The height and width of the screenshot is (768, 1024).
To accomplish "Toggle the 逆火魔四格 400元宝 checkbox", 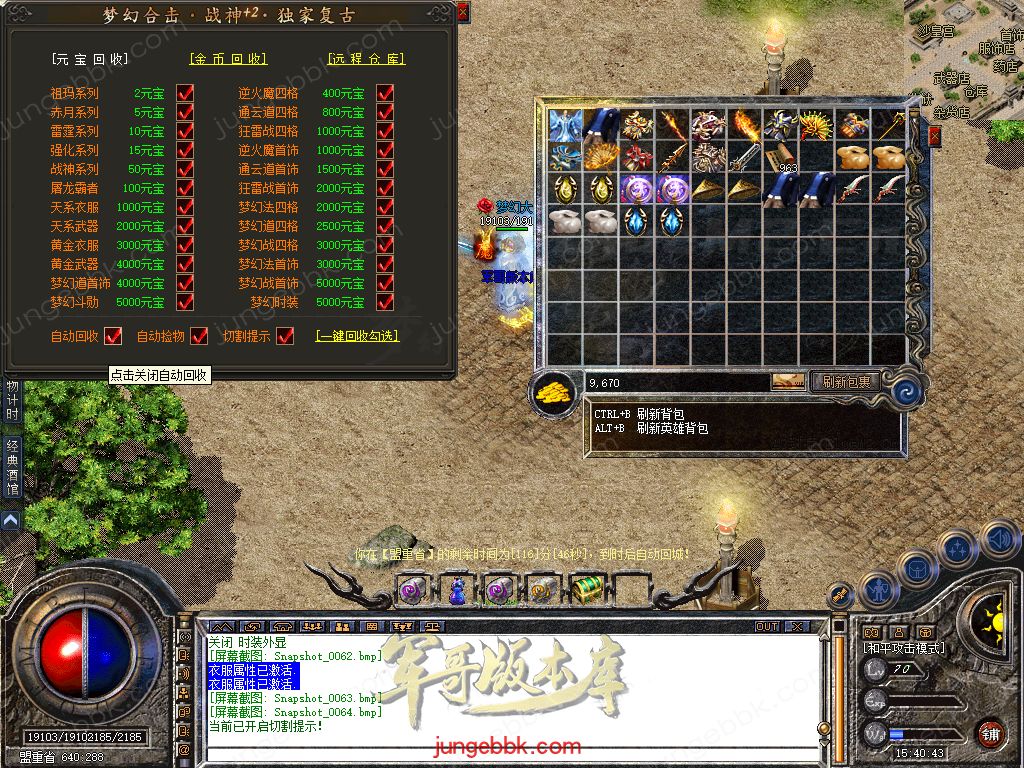I will click(385, 93).
